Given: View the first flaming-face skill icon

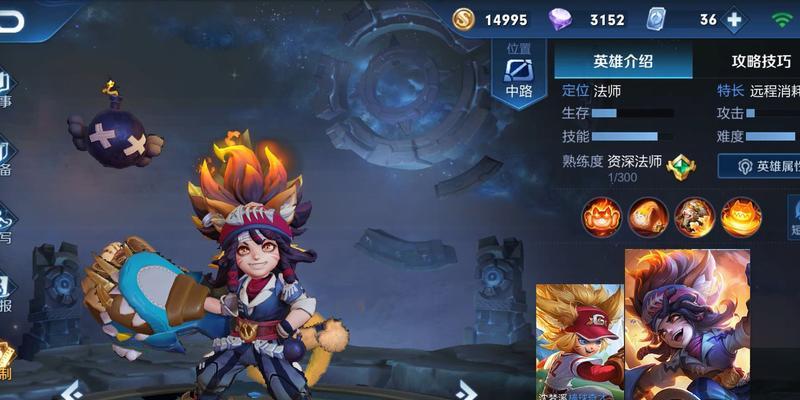Looking at the screenshot, I should click(603, 216).
